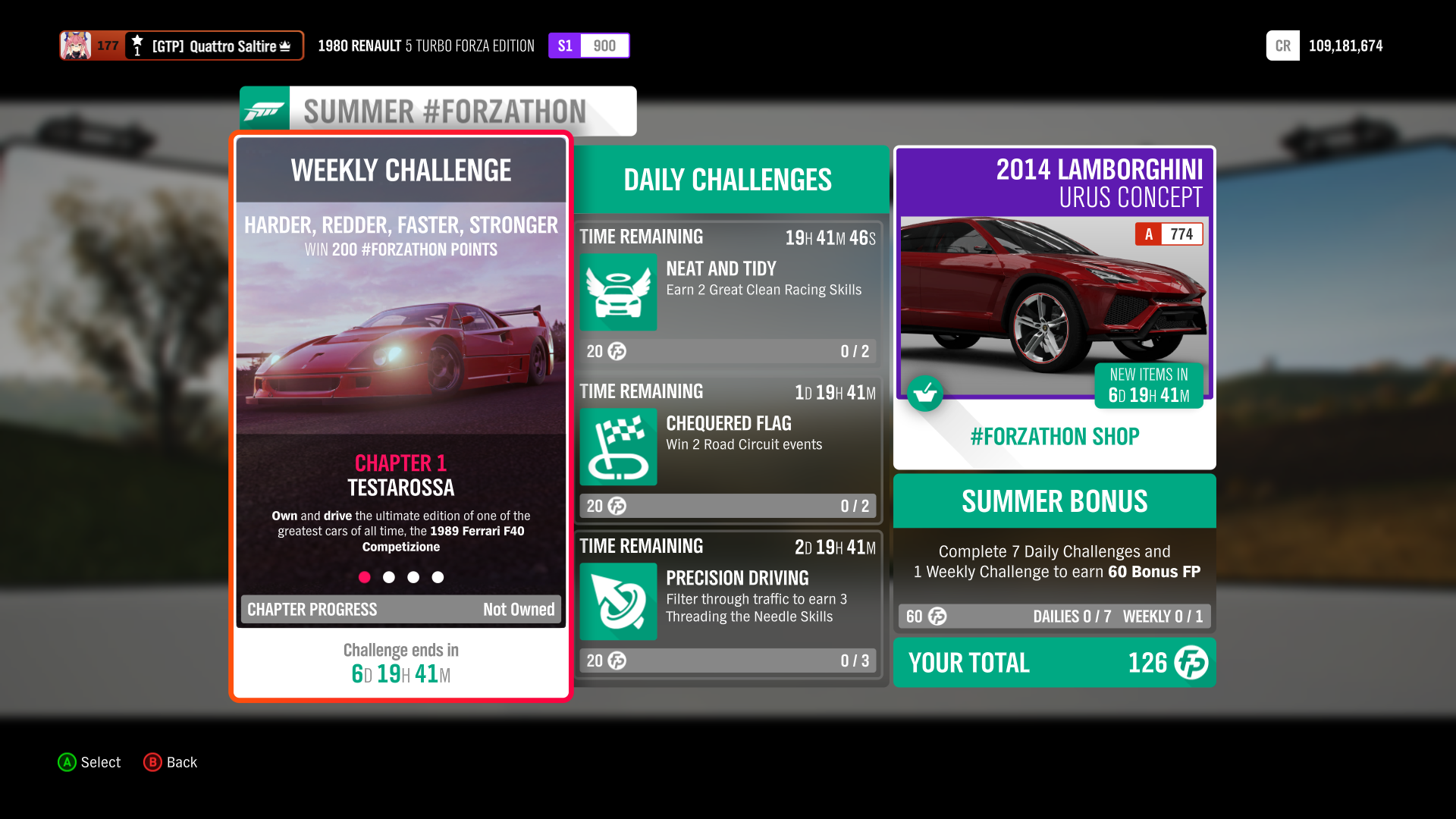Expand the Summer Bonus section
The height and width of the screenshot is (819, 1456).
point(1053,500)
